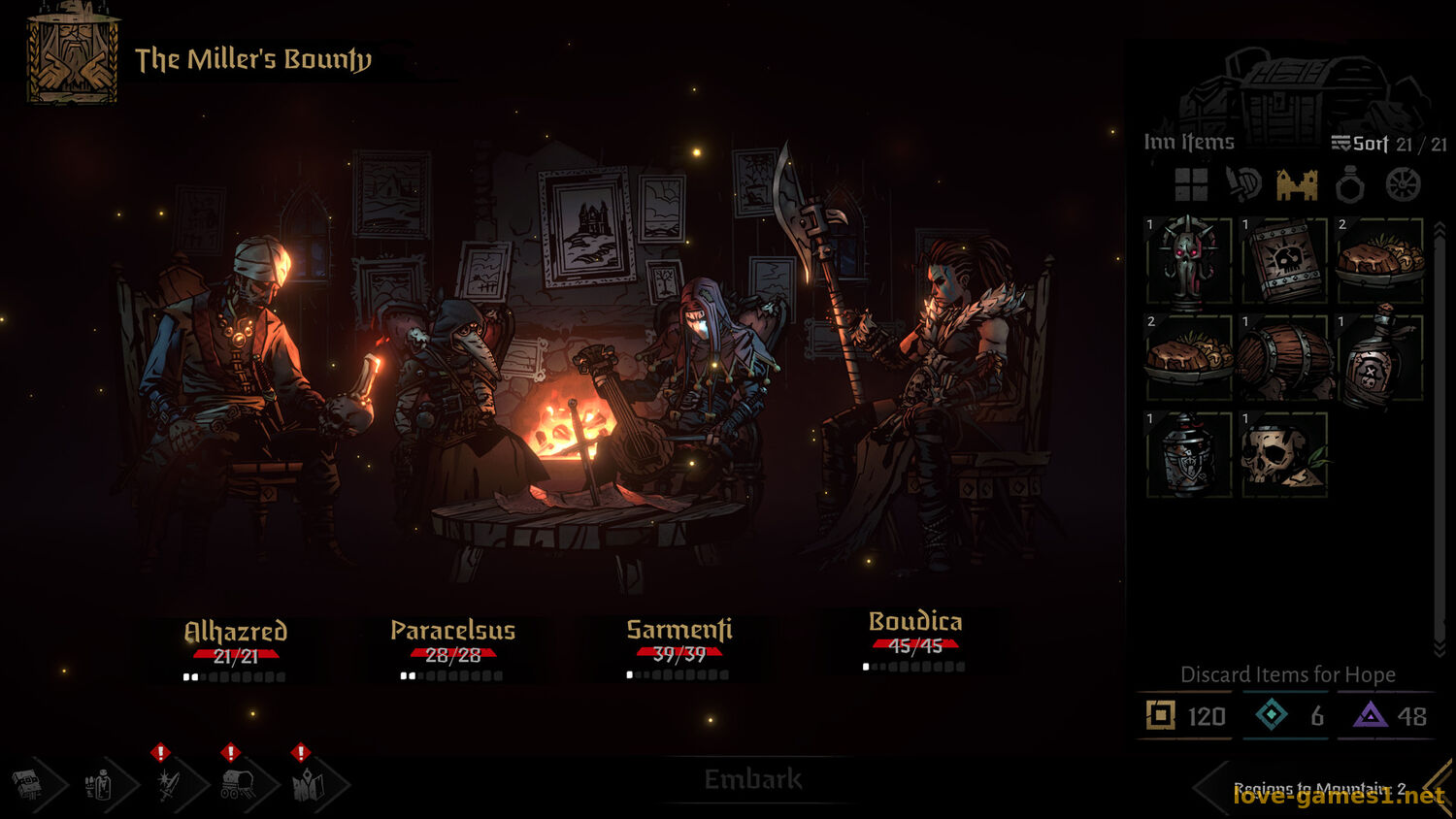
Task: Open the sword and spark skills step
Action: 169,784
